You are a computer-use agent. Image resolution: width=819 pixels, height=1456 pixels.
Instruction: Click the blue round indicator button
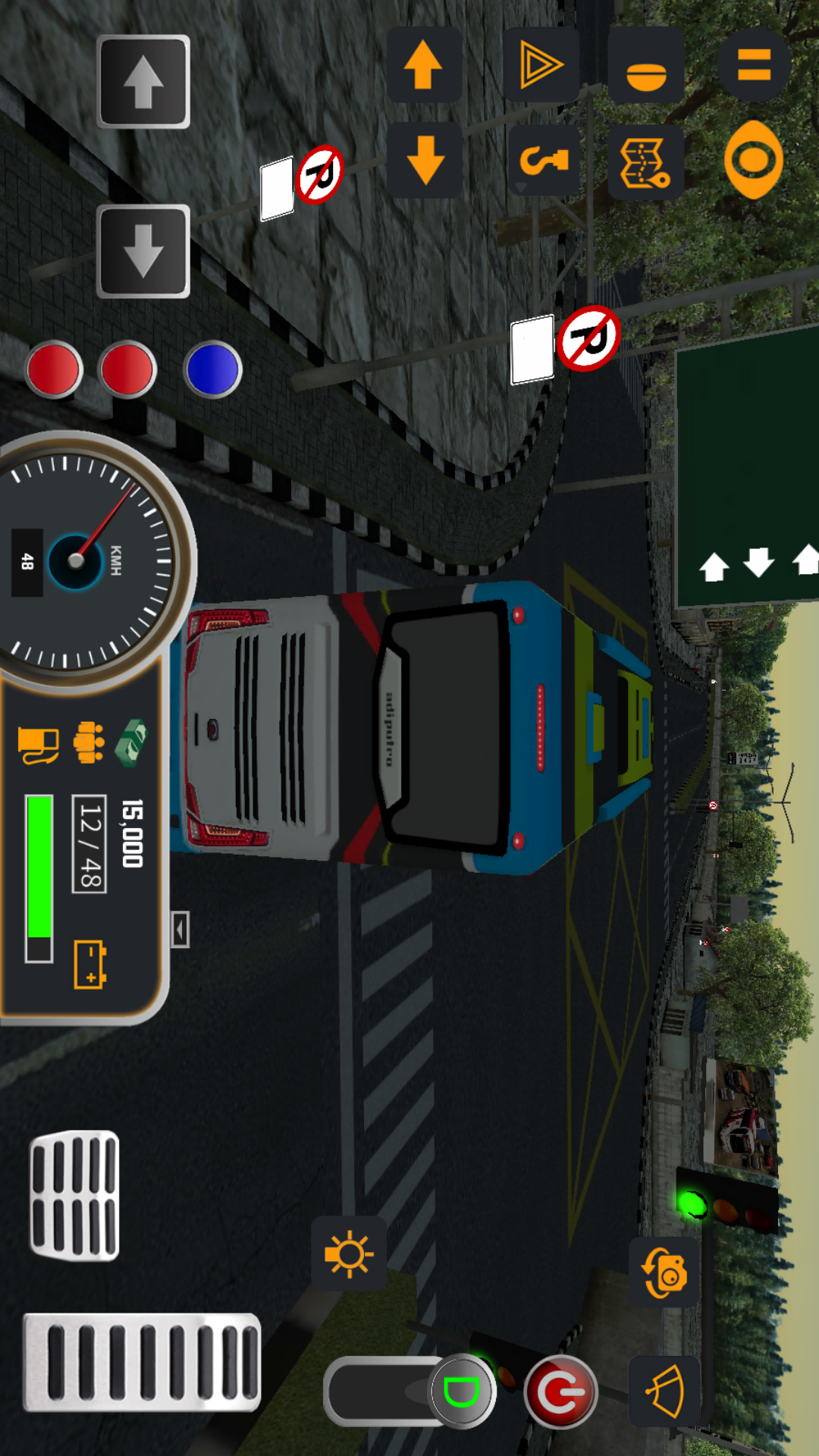click(x=213, y=369)
